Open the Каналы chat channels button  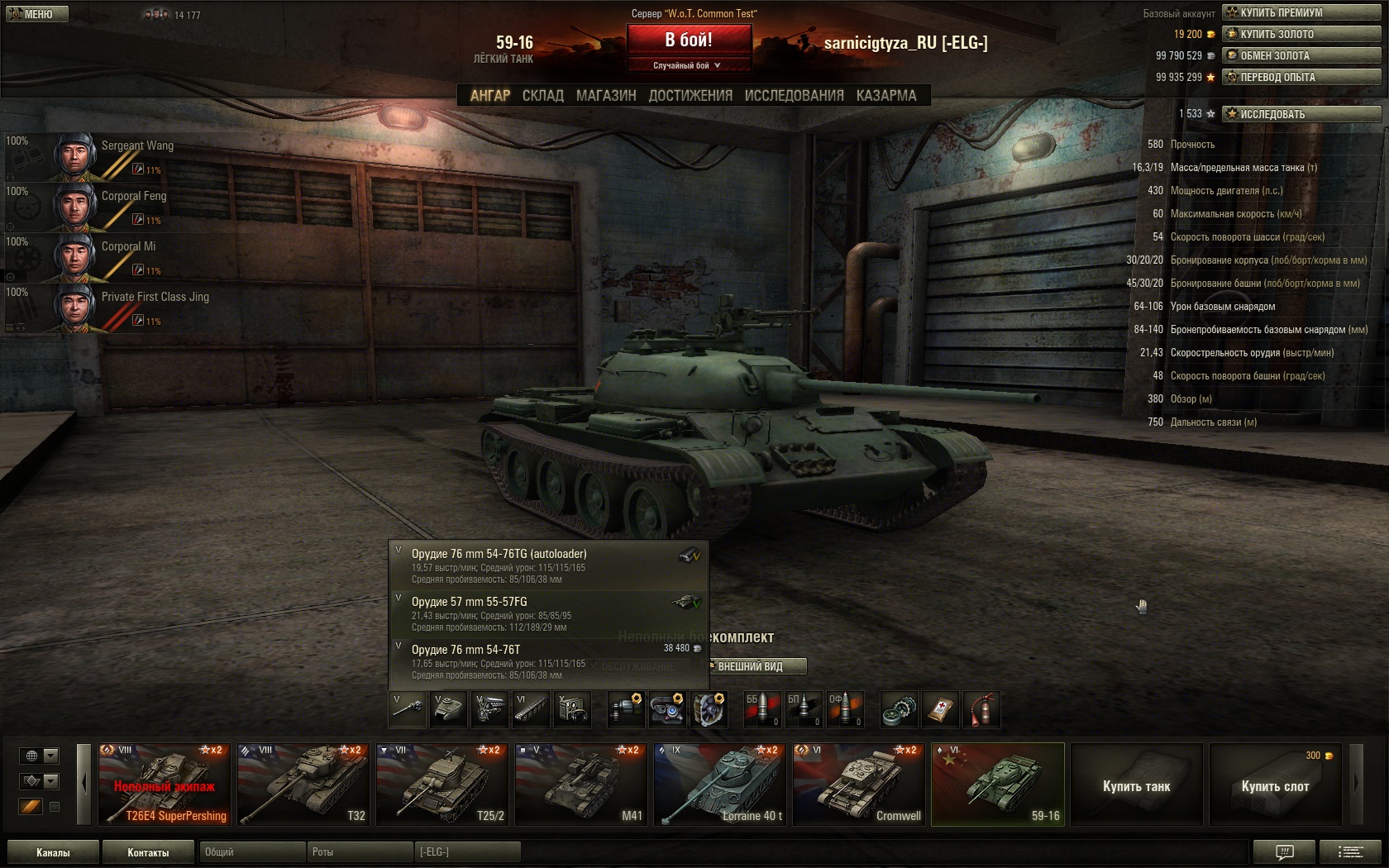tap(53, 852)
